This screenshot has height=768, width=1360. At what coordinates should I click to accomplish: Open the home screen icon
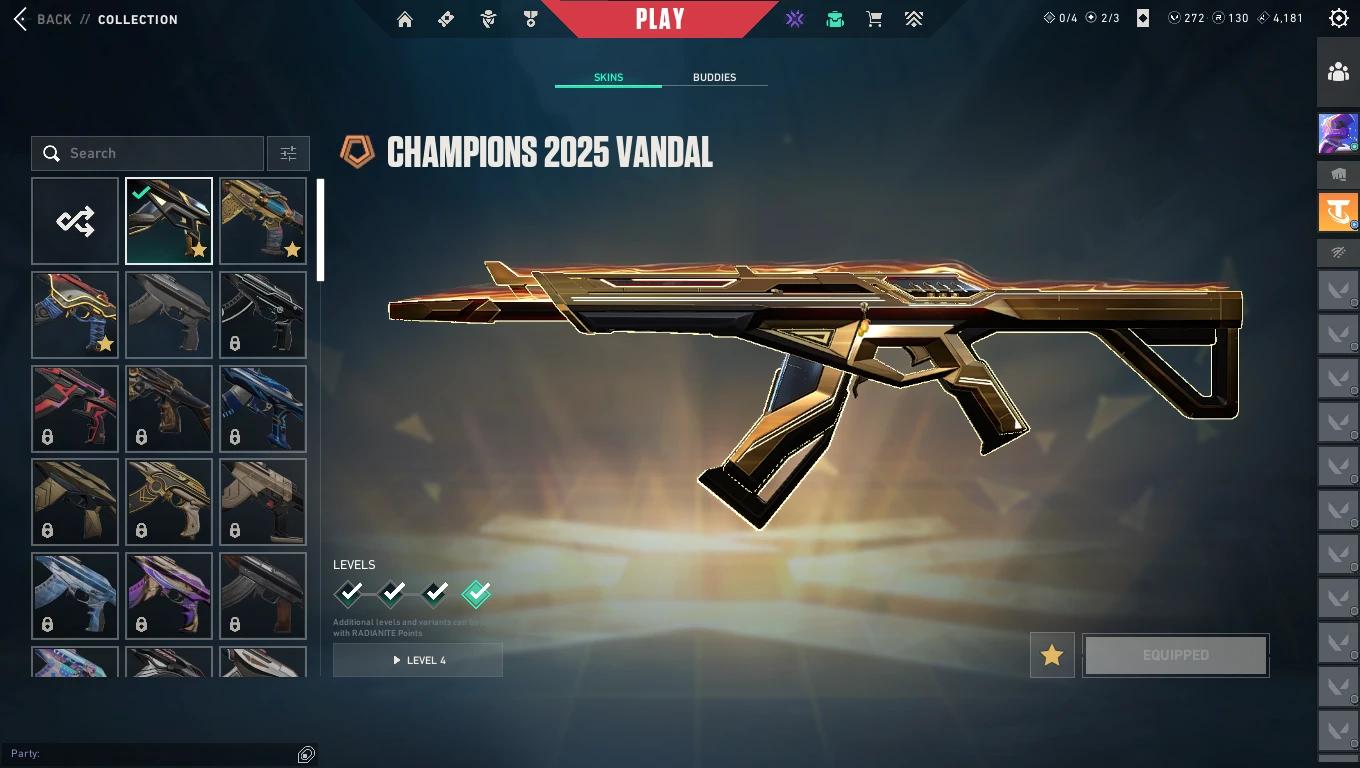[x=405, y=19]
